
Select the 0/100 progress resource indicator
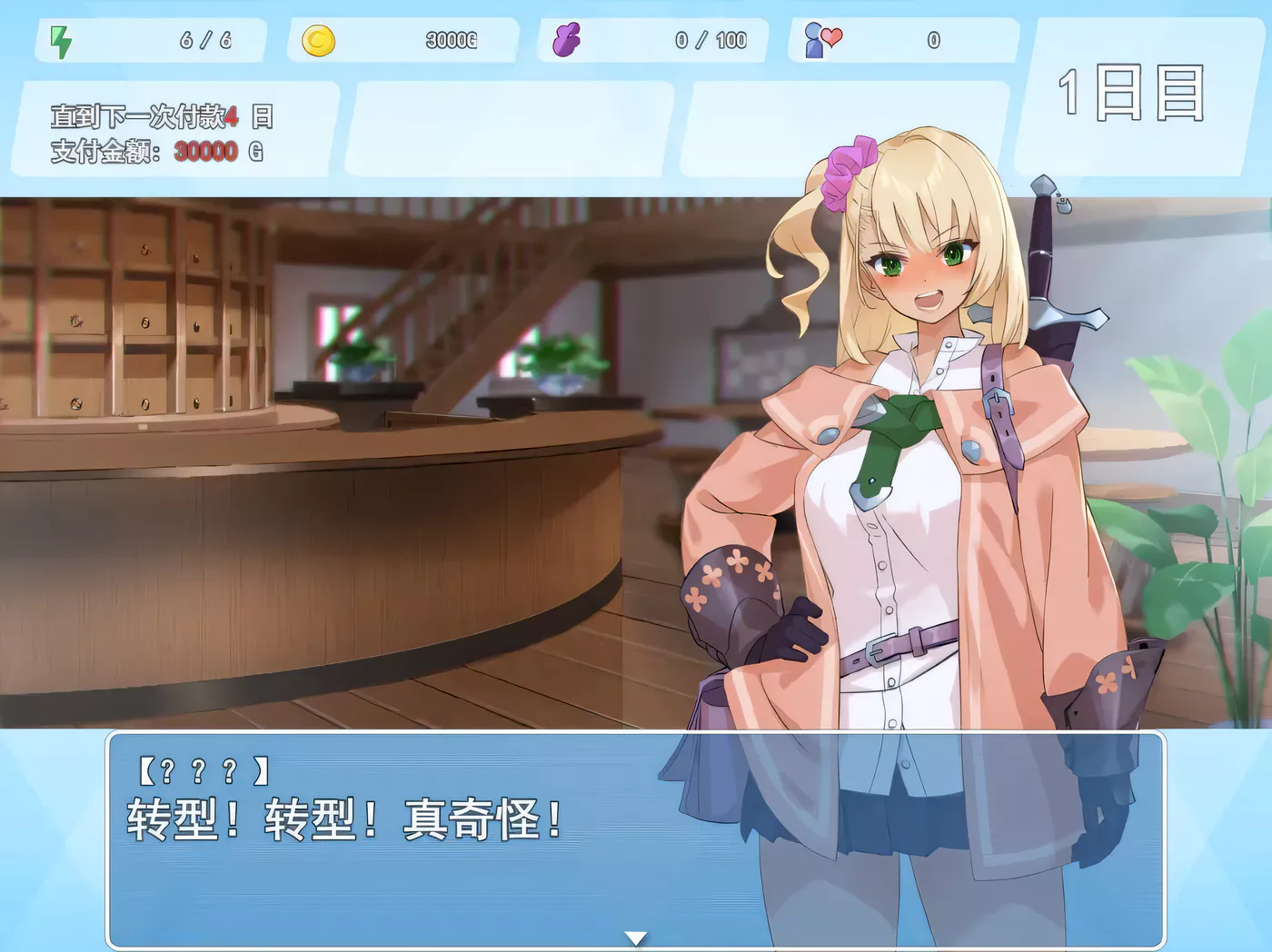[709, 38]
